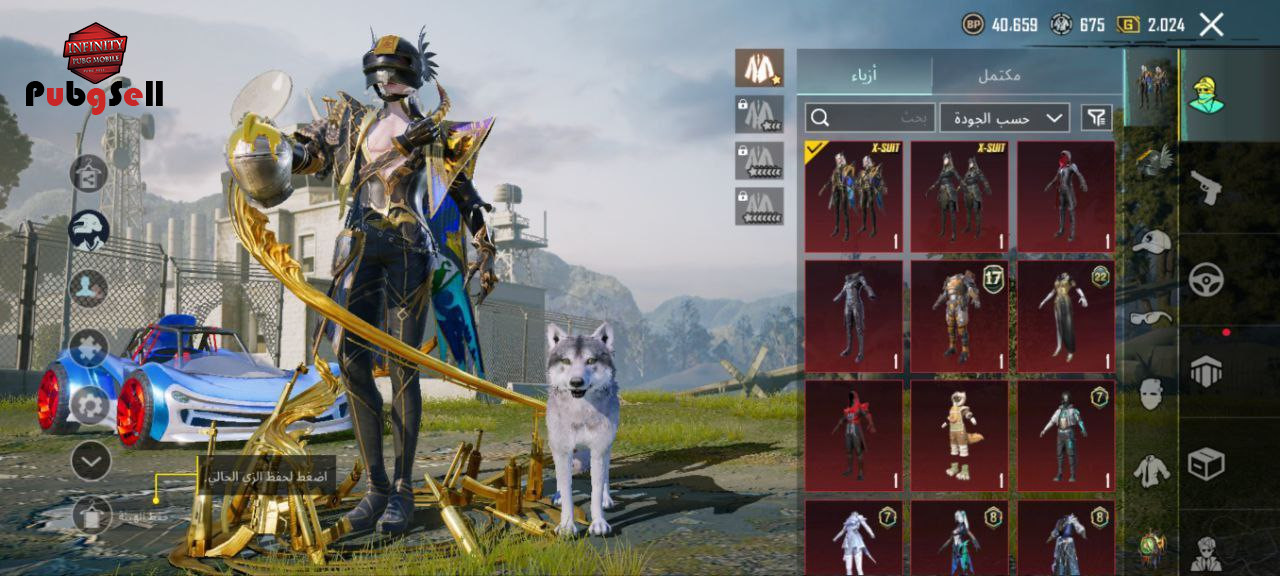Choose the dark X-Suit outfit tile
The image size is (1280, 576).
click(x=959, y=196)
